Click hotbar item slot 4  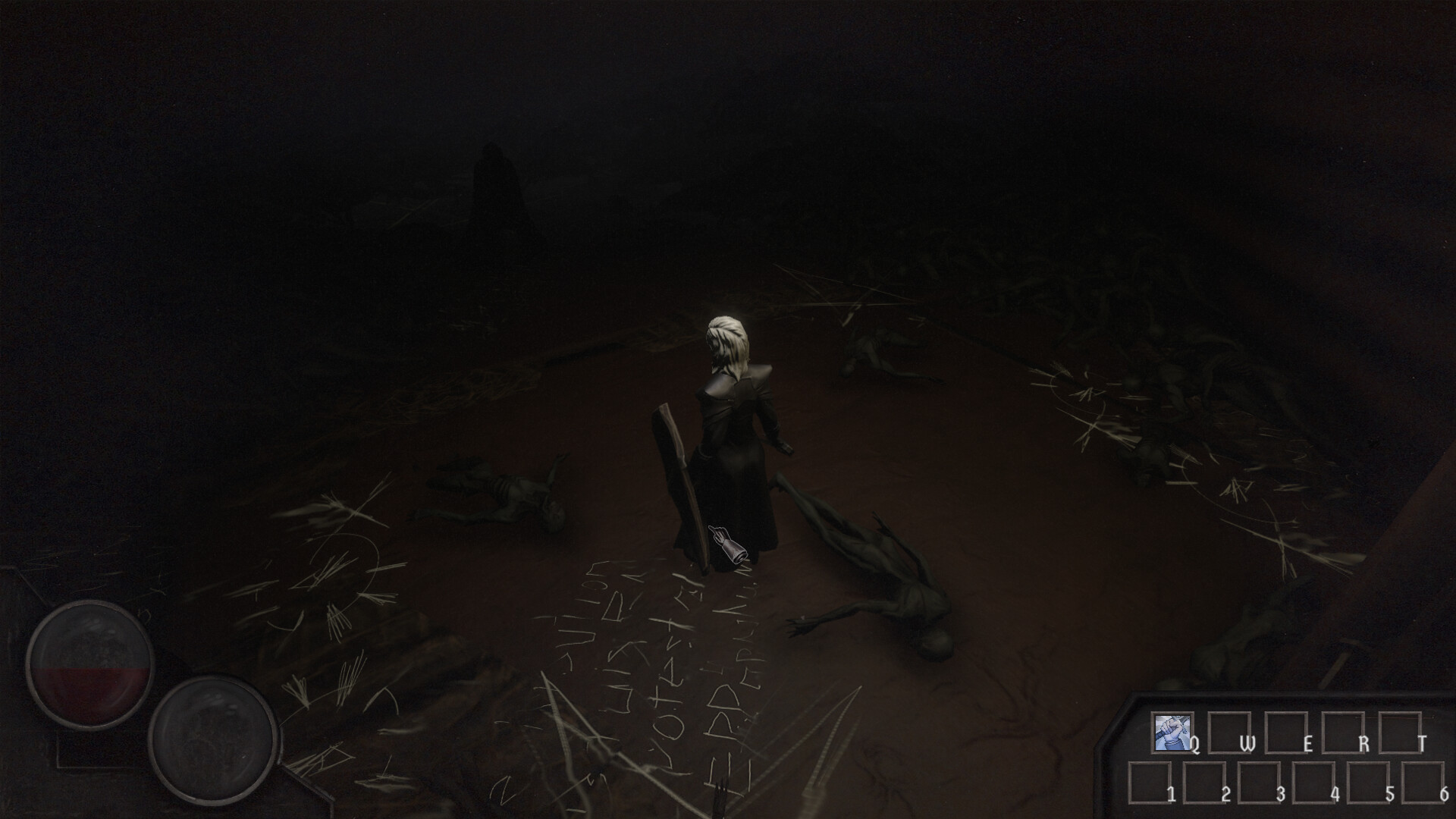[x=1313, y=782]
